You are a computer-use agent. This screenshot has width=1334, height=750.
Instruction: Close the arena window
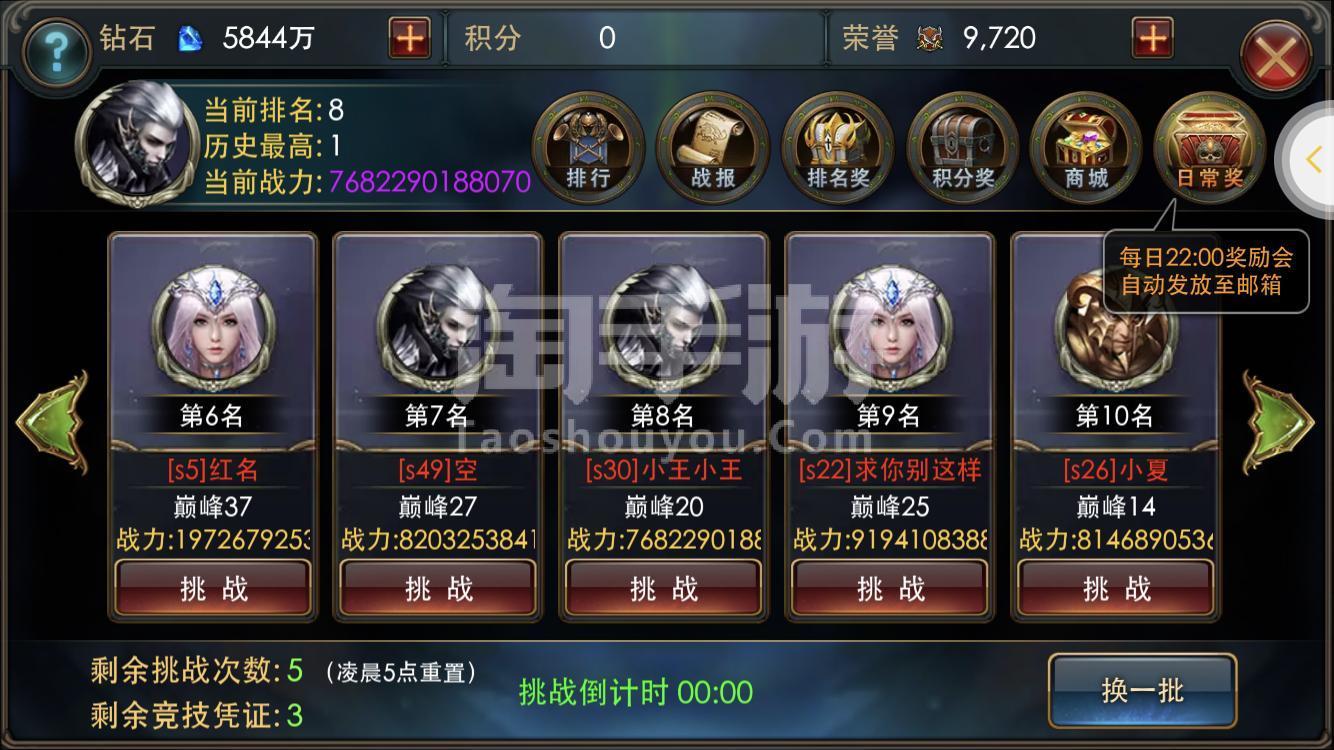click(x=1276, y=57)
